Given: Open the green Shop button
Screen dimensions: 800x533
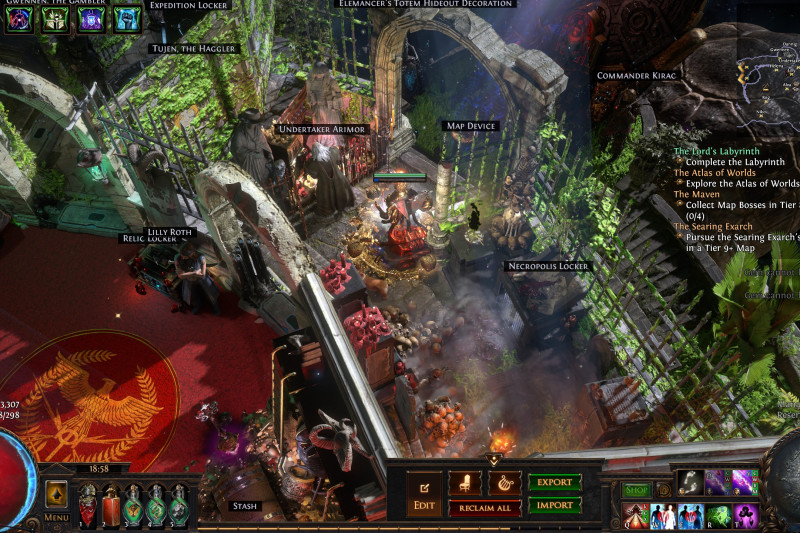Looking at the screenshot, I should pyautogui.click(x=636, y=490).
